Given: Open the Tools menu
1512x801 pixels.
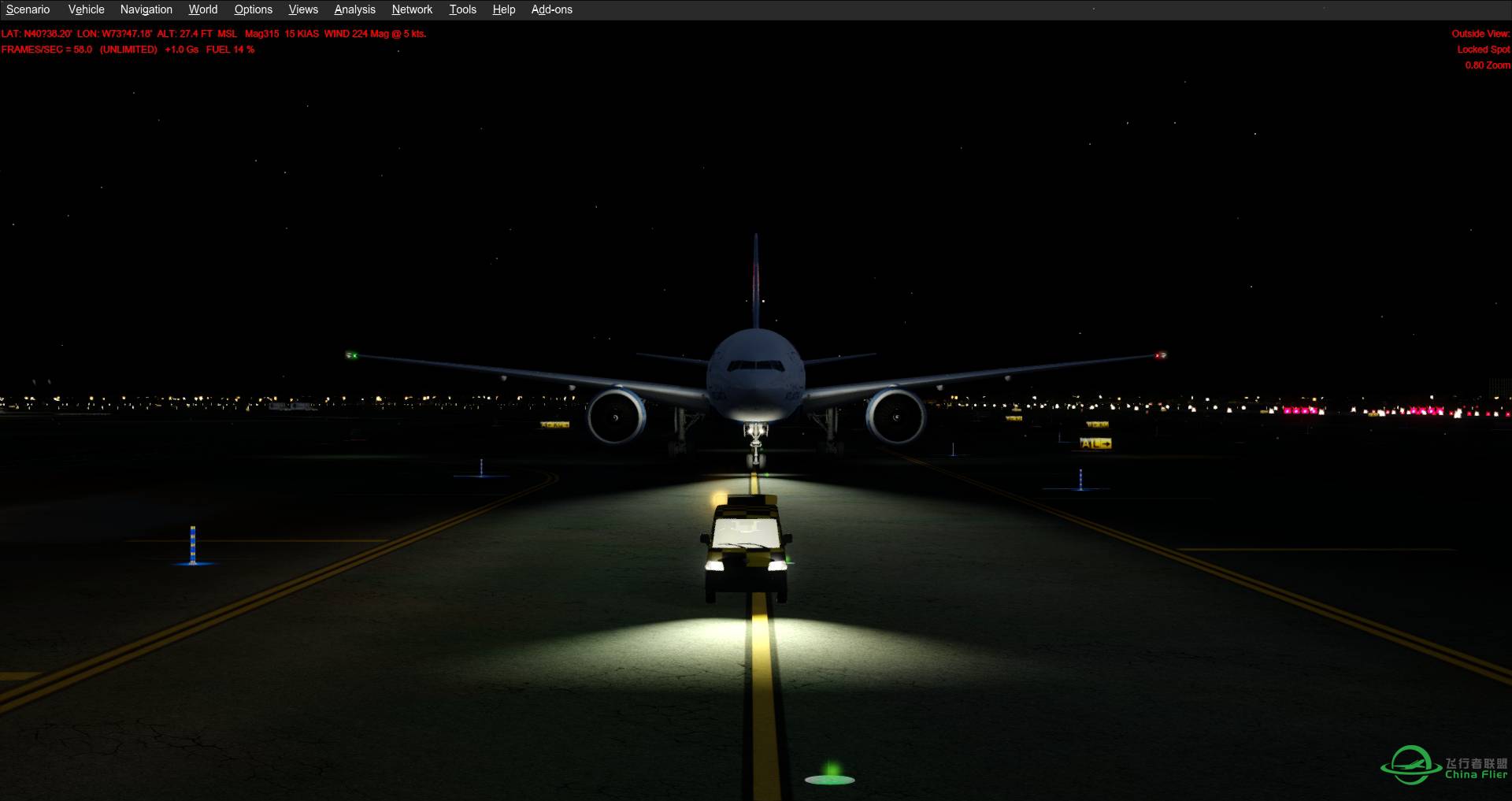Looking at the screenshot, I should tap(462, 9).
